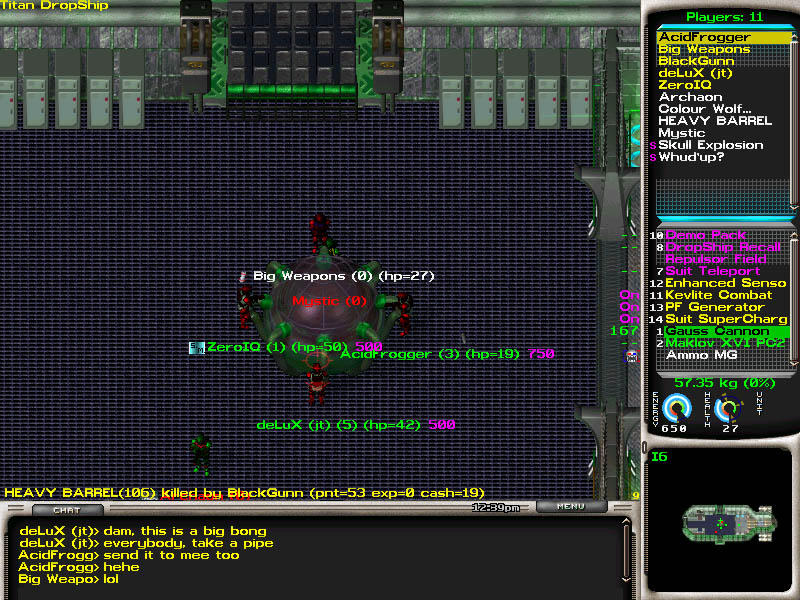800x600 pixels.
Task: Select Mystic in the player list
Action: click(682, 133)
